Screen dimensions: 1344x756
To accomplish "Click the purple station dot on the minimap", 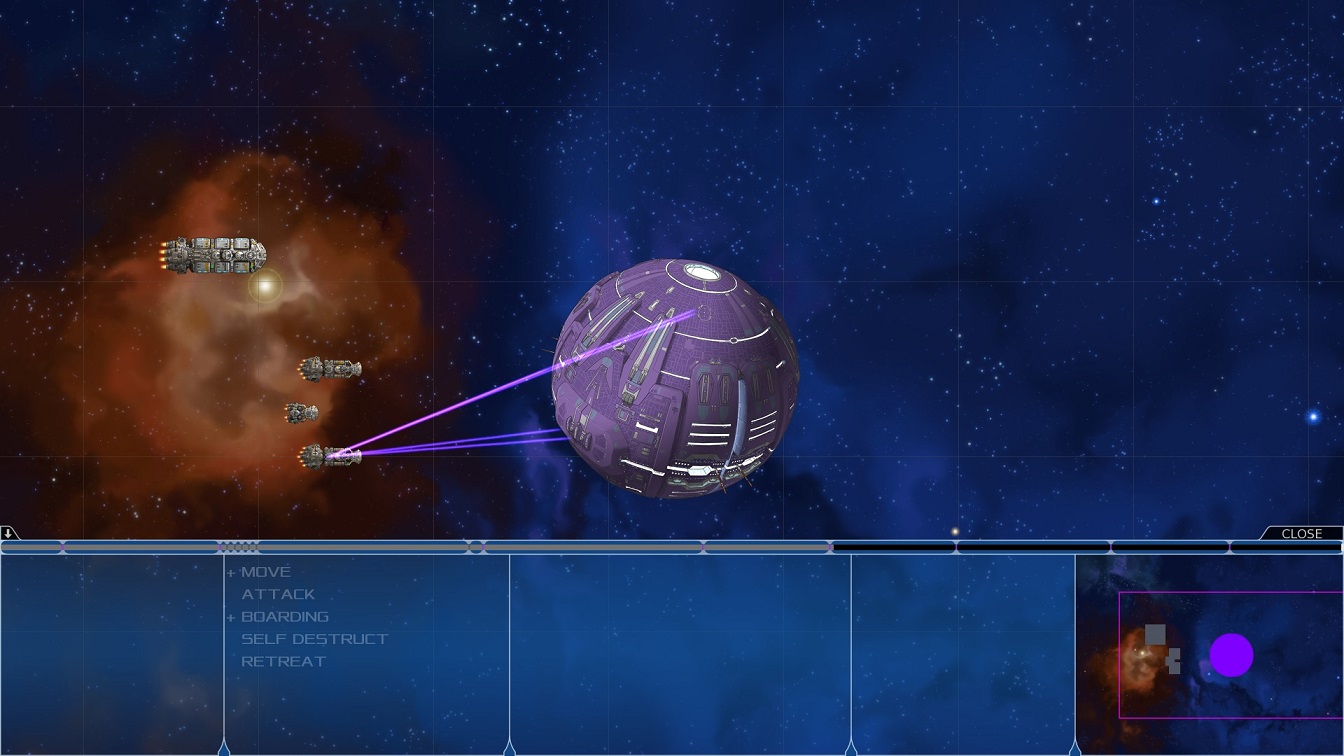I will 1231,655.
